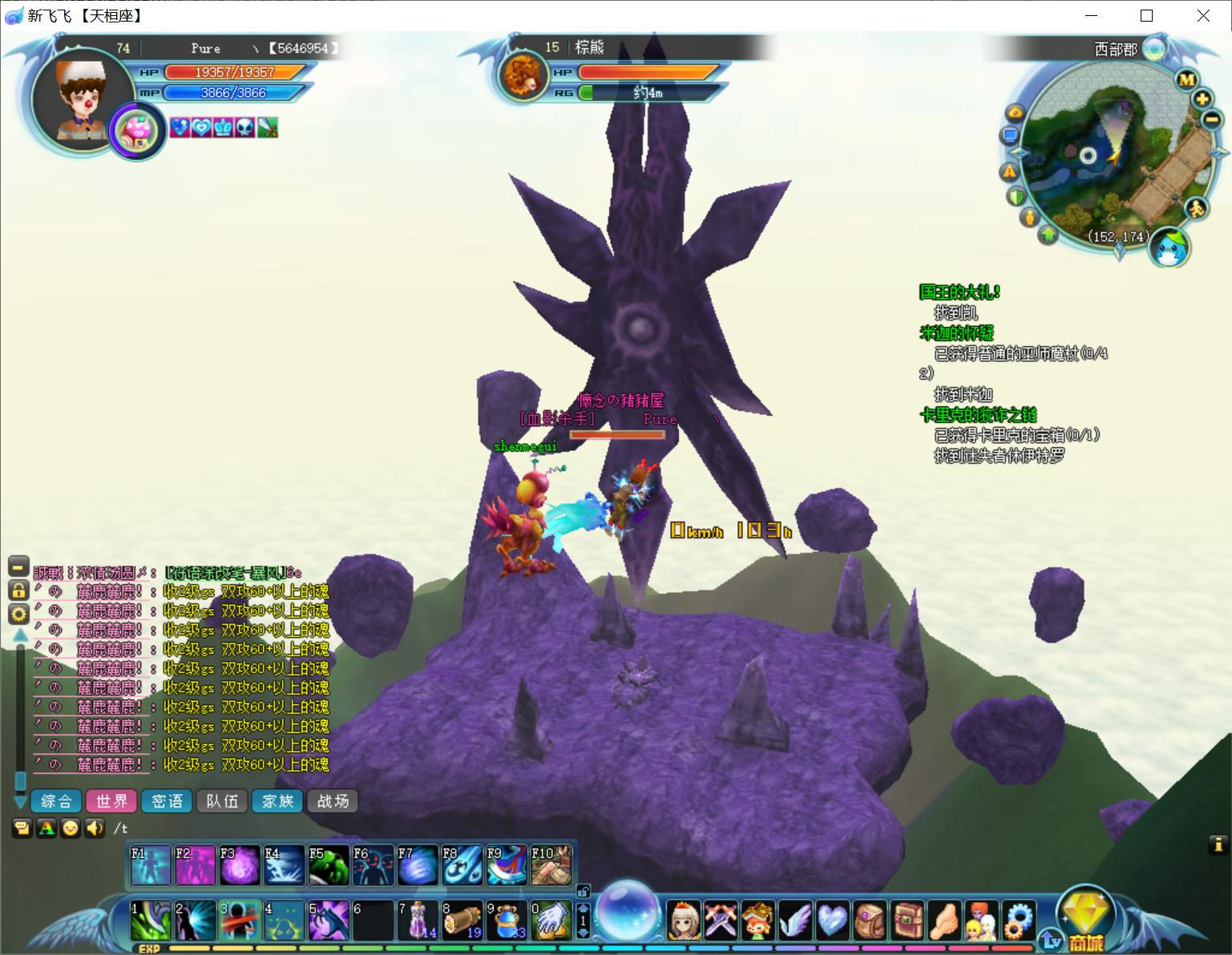
Task: Minimize the chat window with the minus button
Action: point(18,566)
